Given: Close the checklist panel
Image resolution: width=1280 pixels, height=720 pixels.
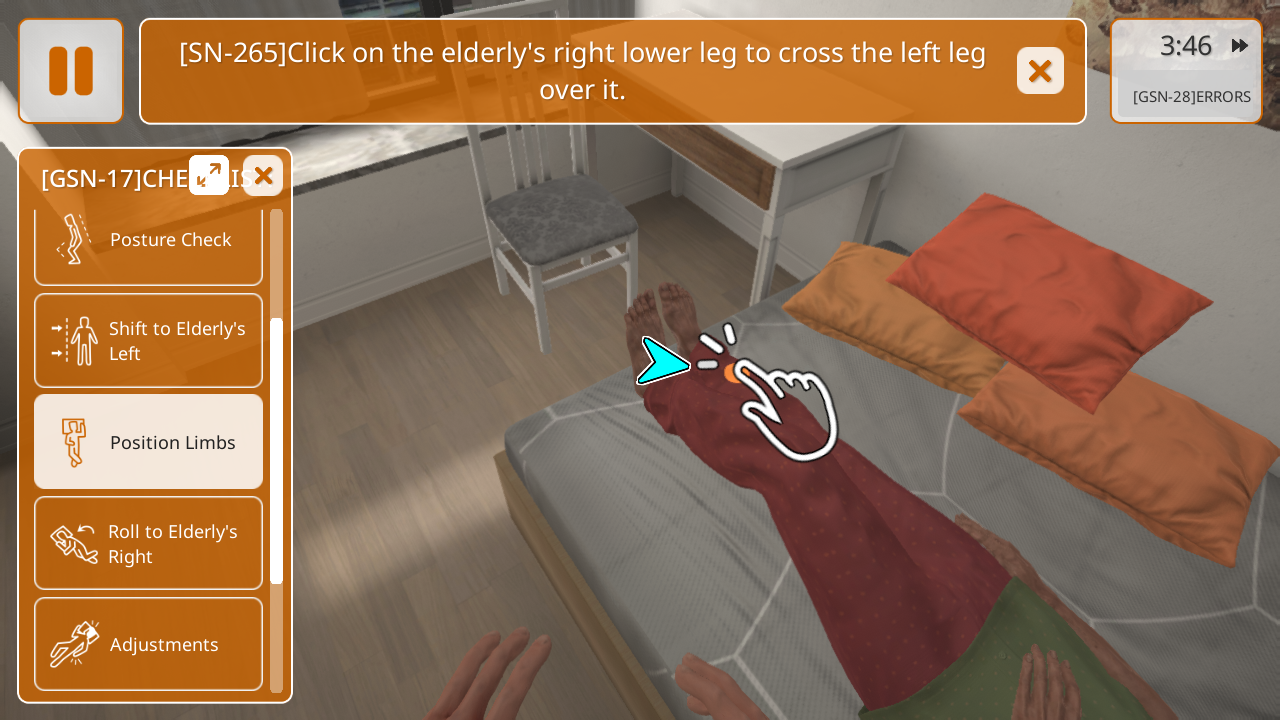Looking at the screenshot, I should tap(263, 176).
